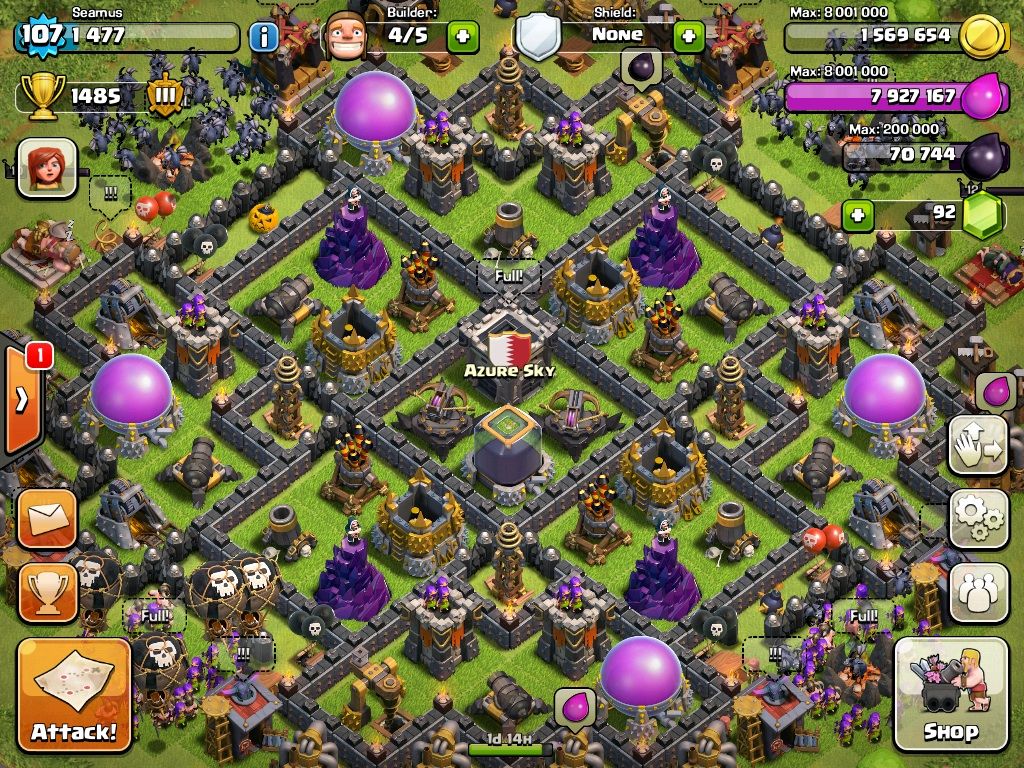This screenshot has width=1024, height=768.
Task: Tap the Attack! map button
Action: click(74, 696)
